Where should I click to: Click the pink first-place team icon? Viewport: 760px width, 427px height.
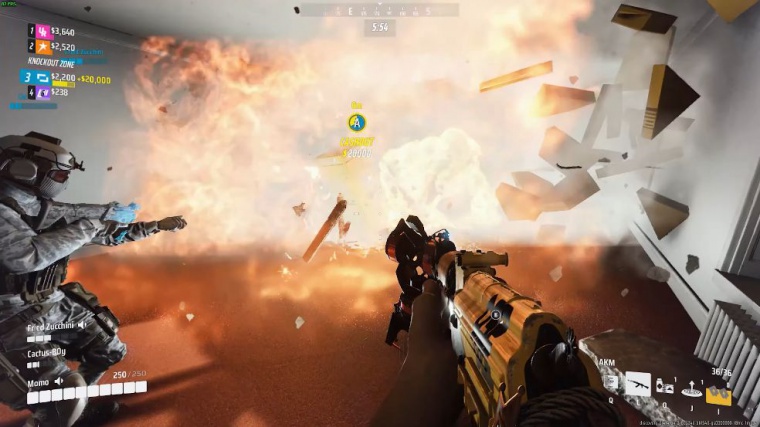coord(43,32)
